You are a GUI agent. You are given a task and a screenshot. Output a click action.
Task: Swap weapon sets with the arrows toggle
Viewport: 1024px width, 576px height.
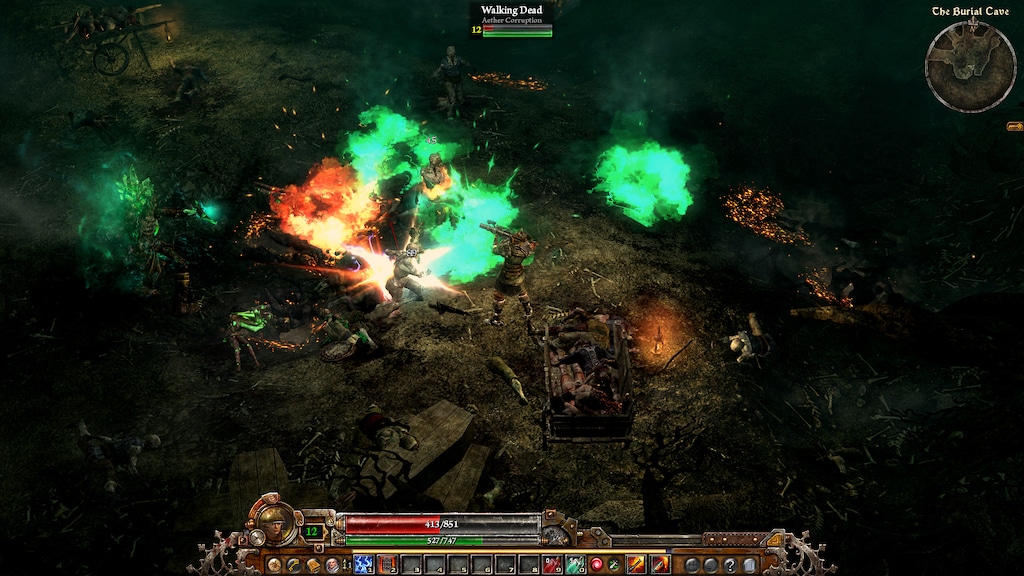346,565
